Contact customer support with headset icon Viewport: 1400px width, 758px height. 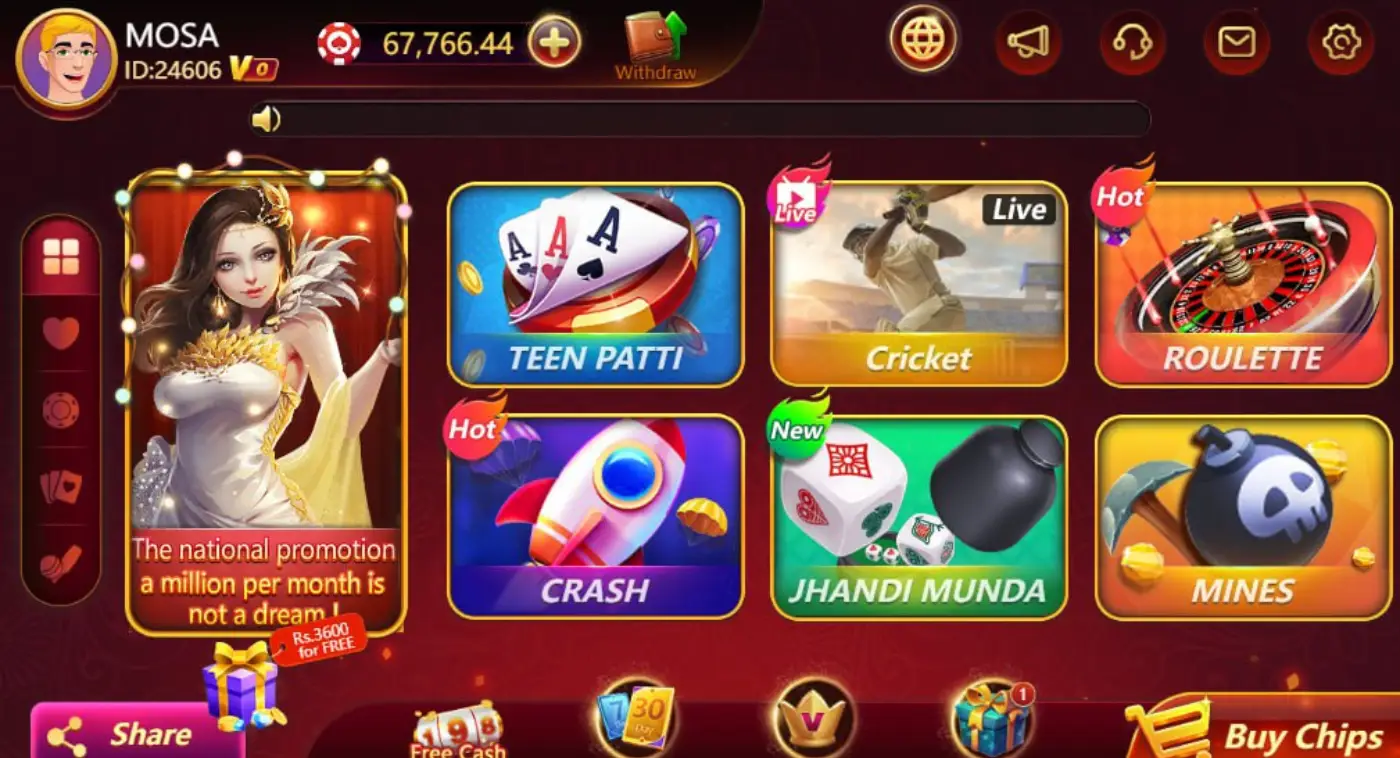tap(1131, 42)
